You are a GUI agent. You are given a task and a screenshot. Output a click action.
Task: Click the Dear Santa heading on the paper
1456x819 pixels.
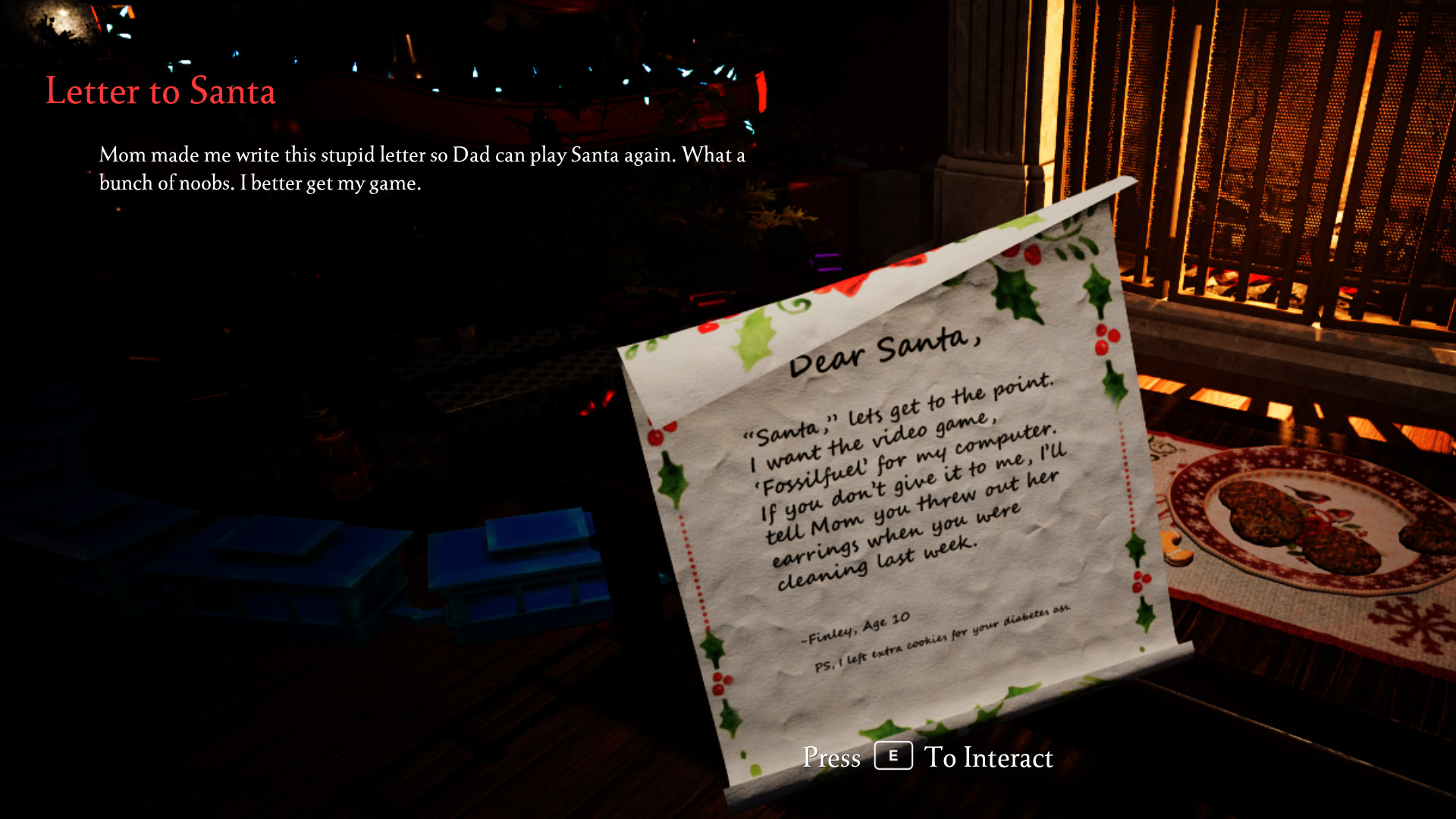(x=887, y=349)
